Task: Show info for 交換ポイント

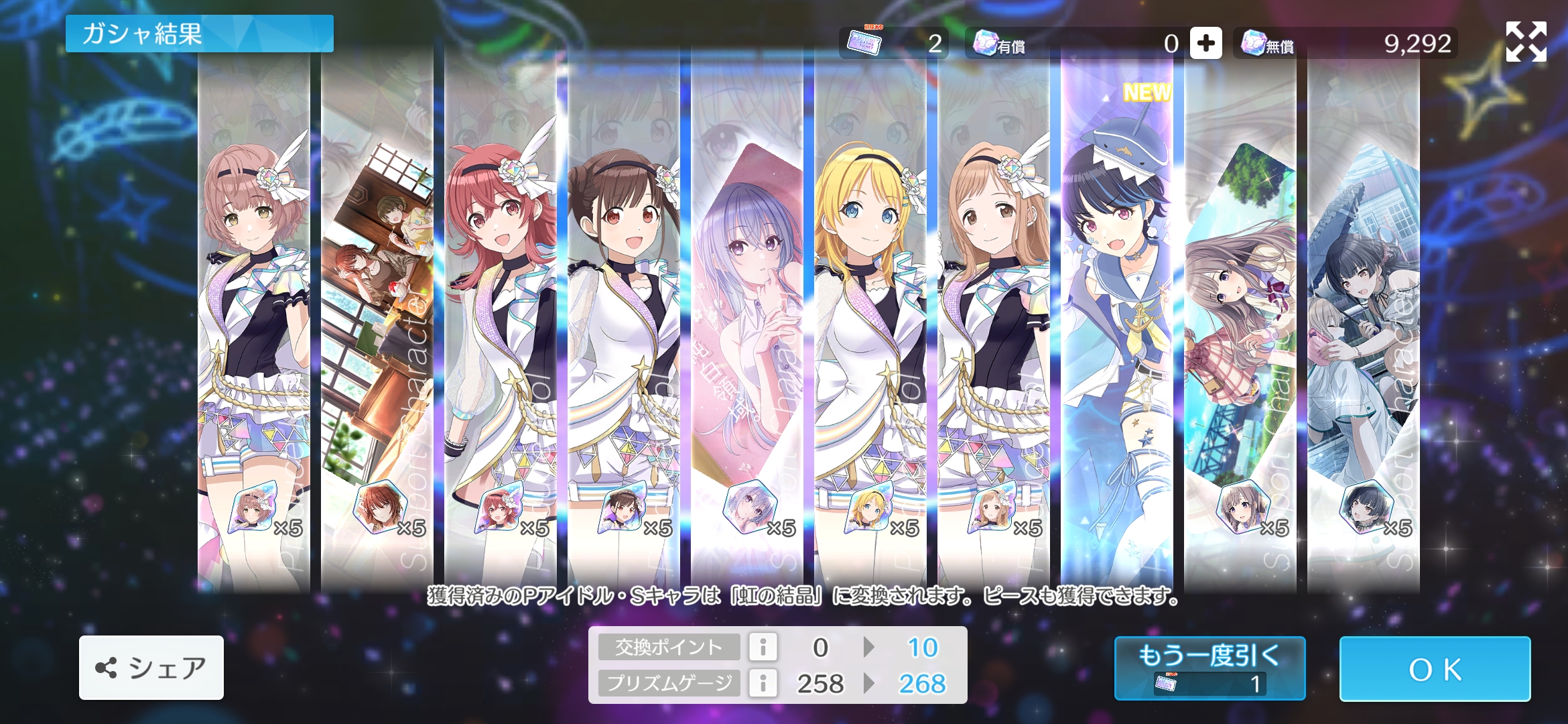Action: [x=763, y=647]
